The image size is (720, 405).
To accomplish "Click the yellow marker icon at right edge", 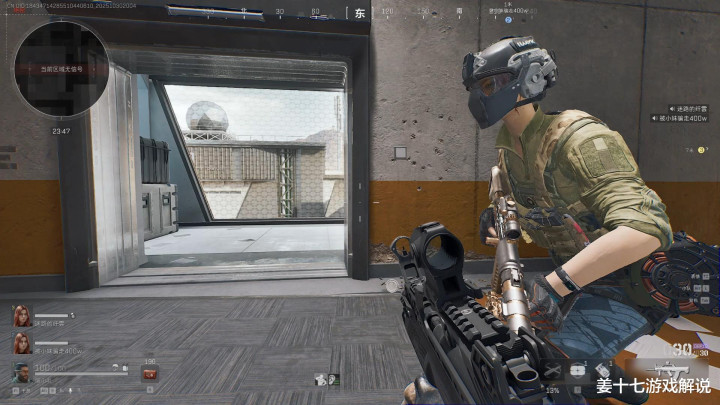I will coord(702,149).
